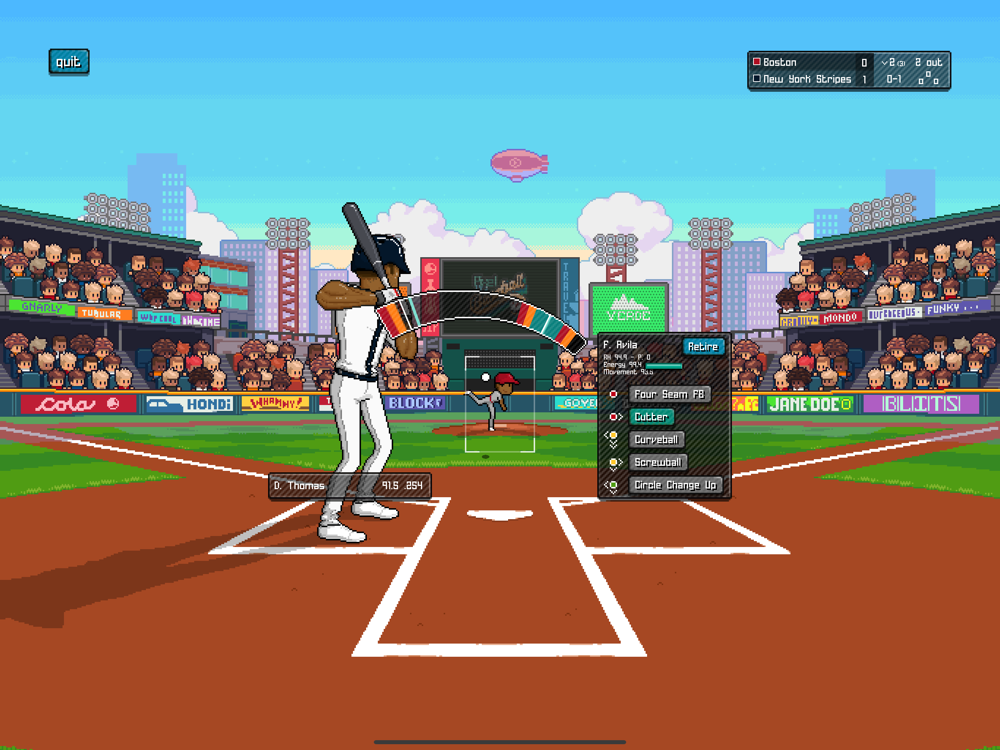
Task: Retire pitcher F. Avila
Action: (x=703, y=346)
